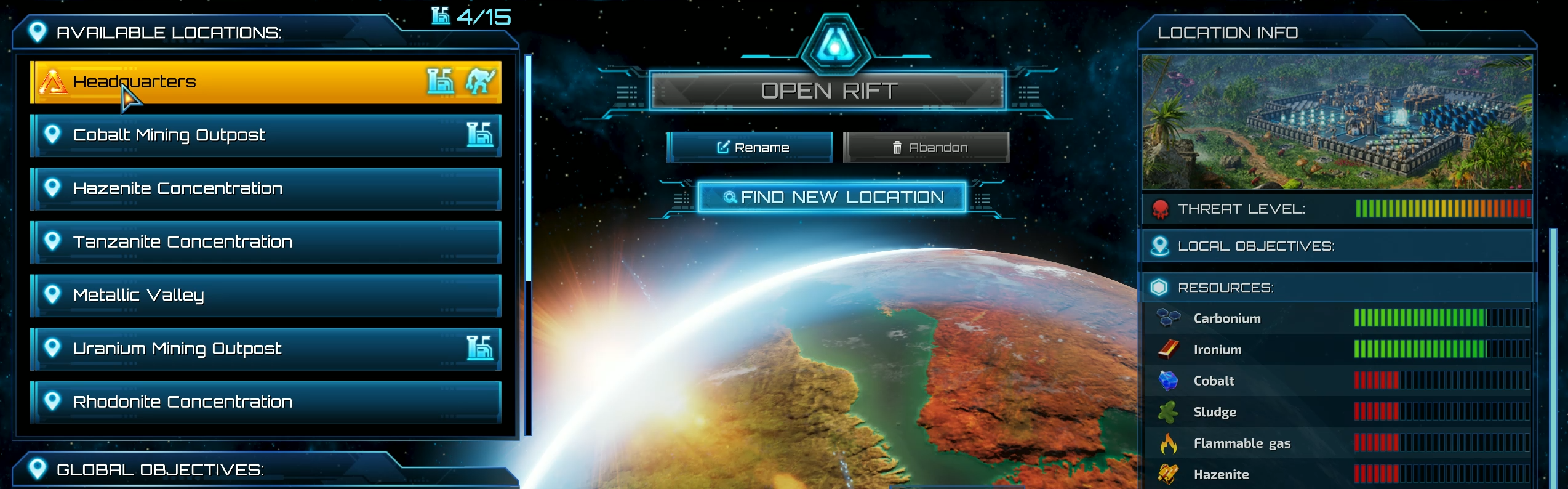Find a new location
This screenshot has width=1568, height=489.
[832, 197]
